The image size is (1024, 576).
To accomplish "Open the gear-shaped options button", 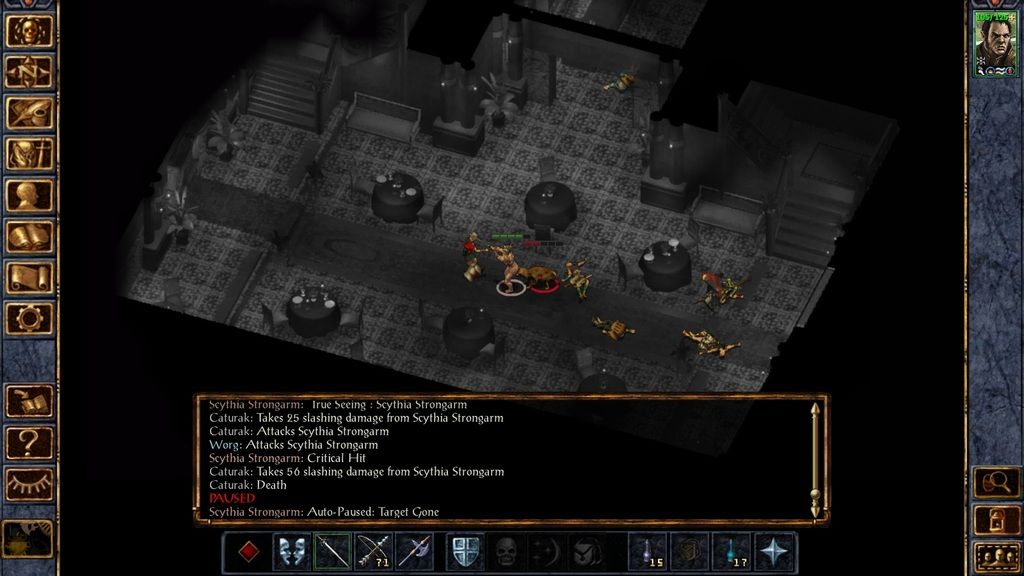I will click(29, 319).
